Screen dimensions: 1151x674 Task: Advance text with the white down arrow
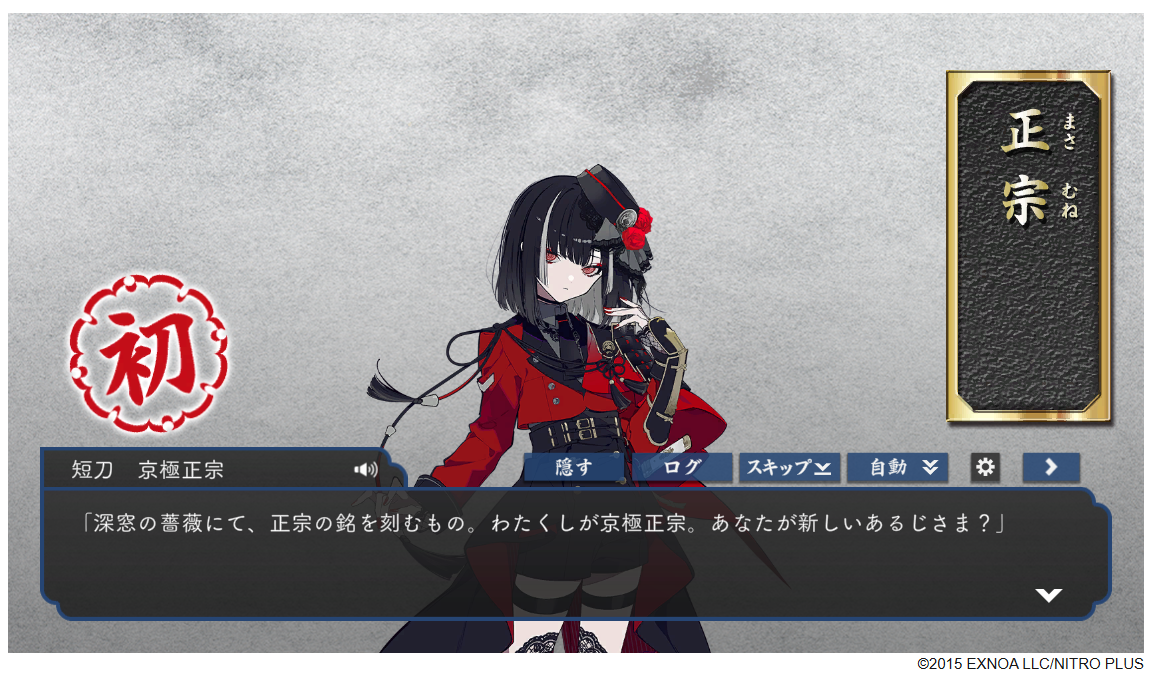1048,595
